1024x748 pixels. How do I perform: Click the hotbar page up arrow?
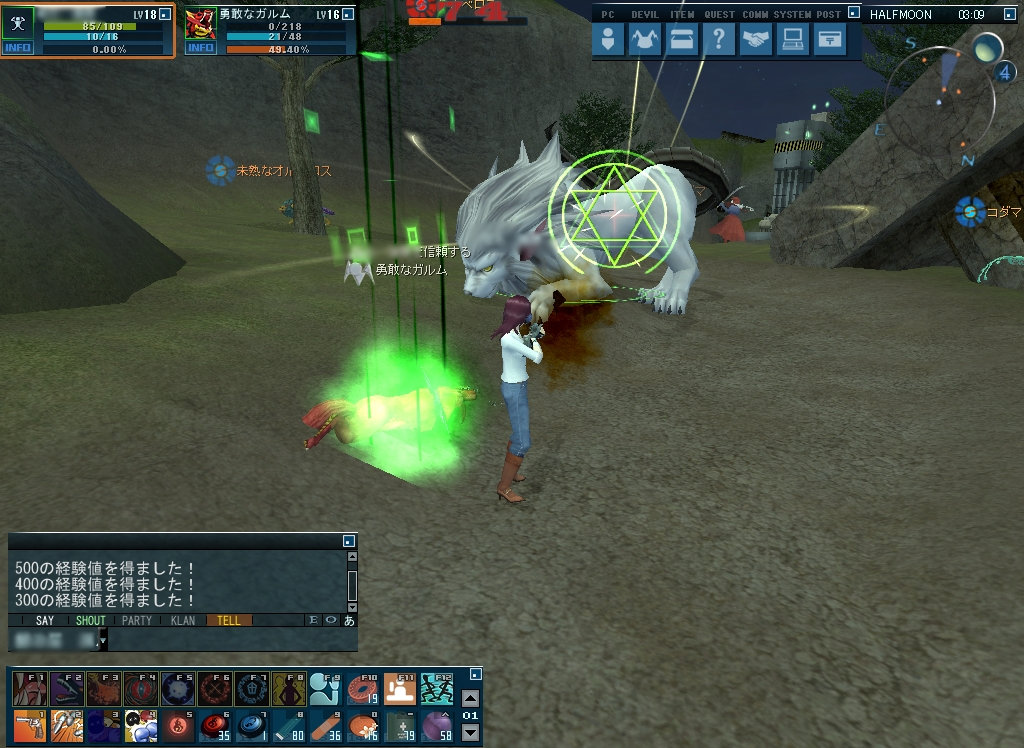tap(470, 698)
